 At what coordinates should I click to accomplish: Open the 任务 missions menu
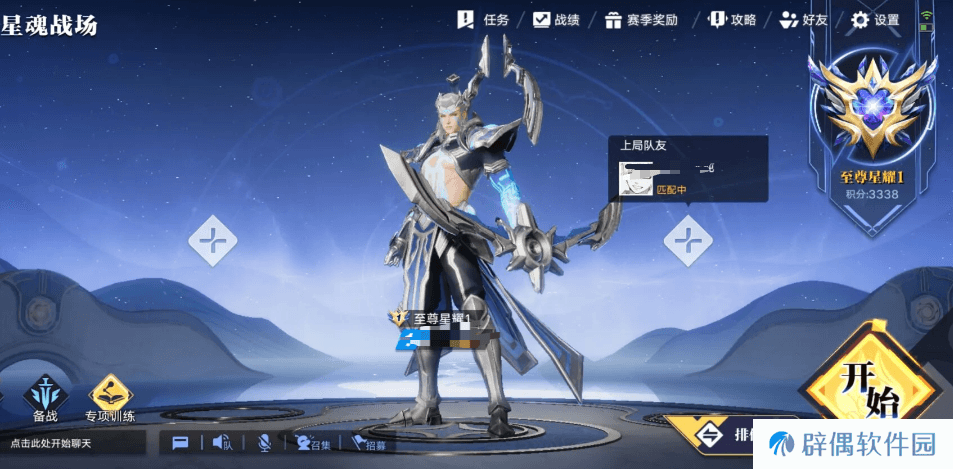click(484, 19)
